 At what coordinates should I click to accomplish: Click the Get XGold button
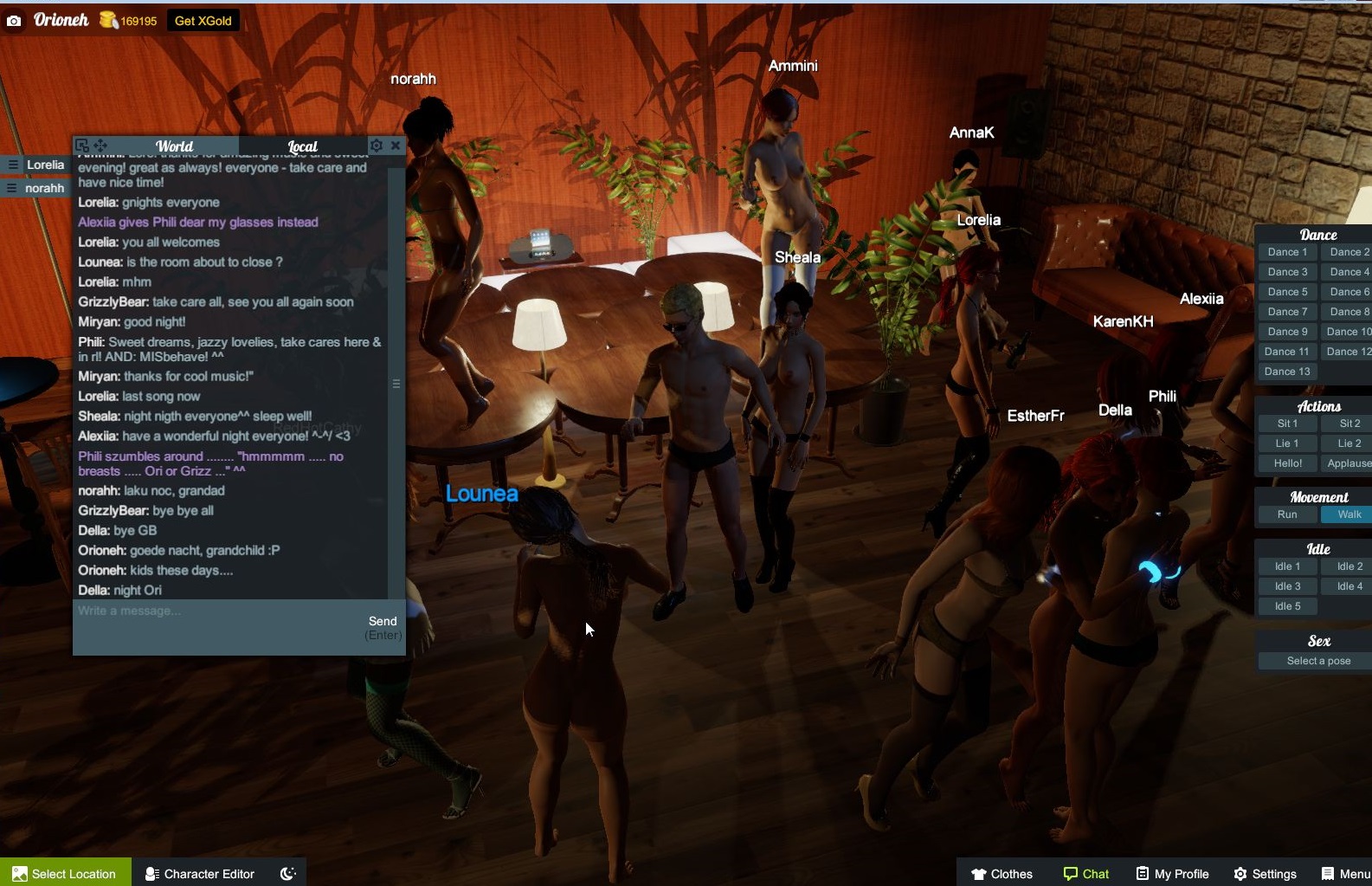click(203, 20)
